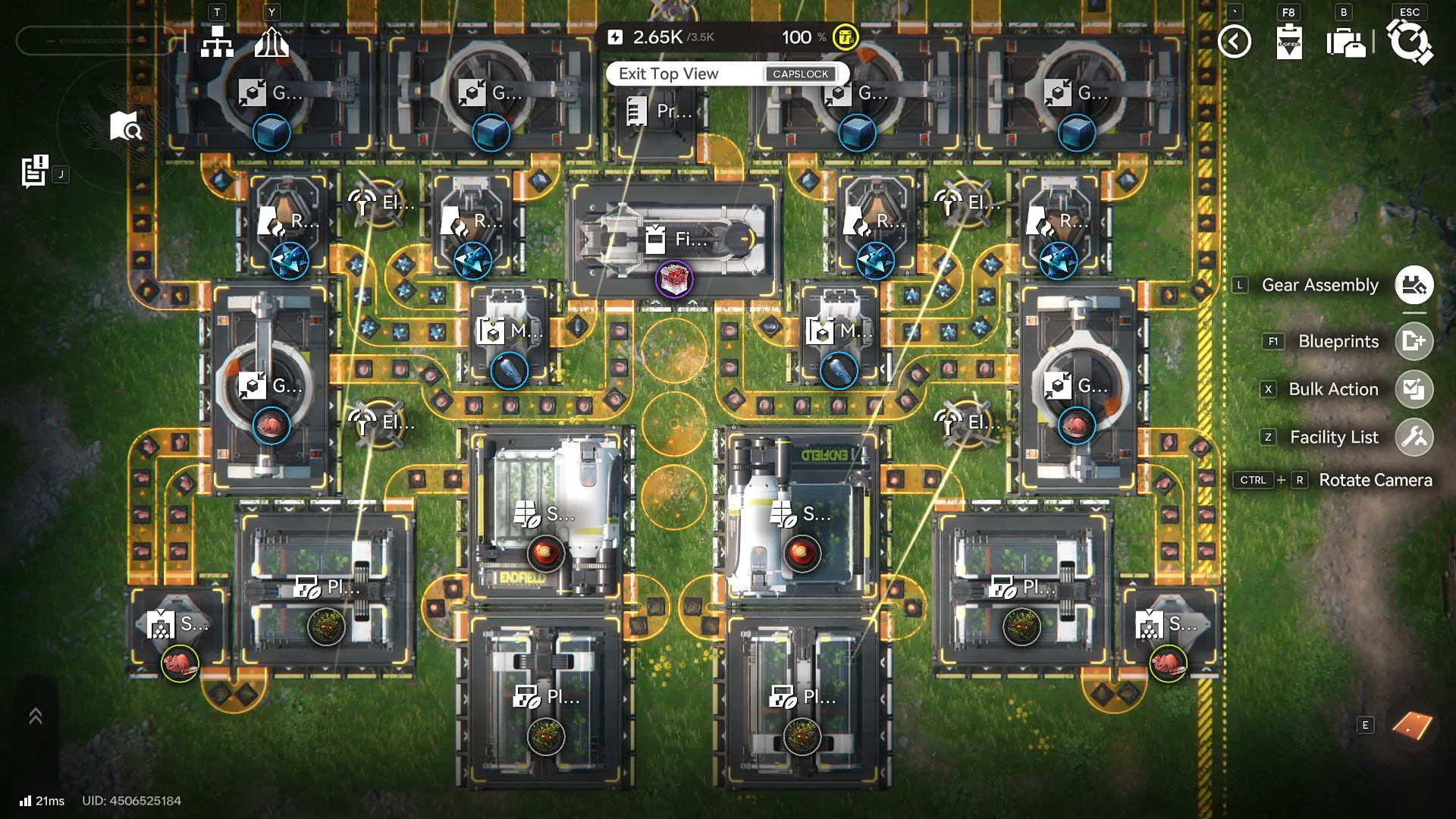Viewport: 1456px width, 819px height.
Task: Open fast travel using the Y arrows icon
Action: 273,42
